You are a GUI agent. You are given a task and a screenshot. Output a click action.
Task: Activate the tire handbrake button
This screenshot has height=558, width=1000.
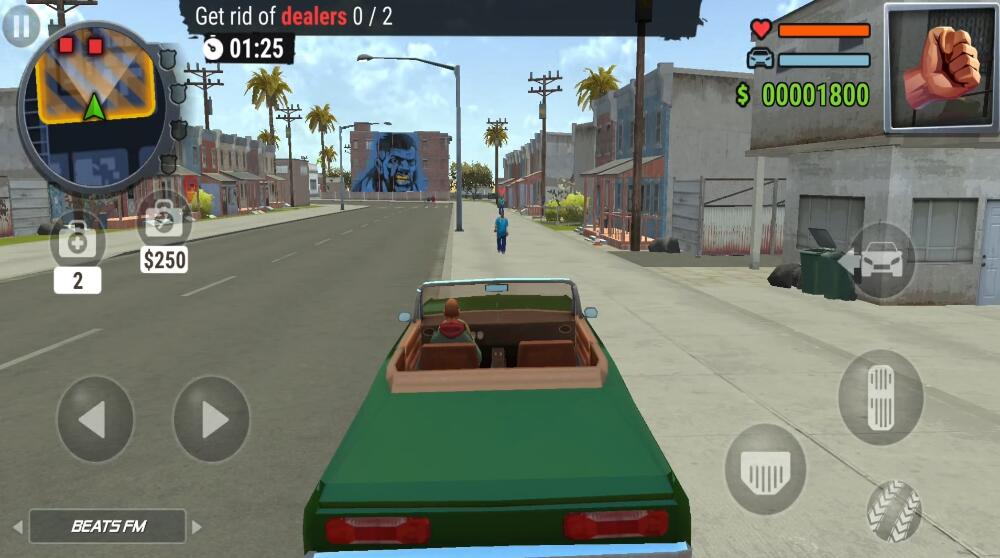click(893, 511)
